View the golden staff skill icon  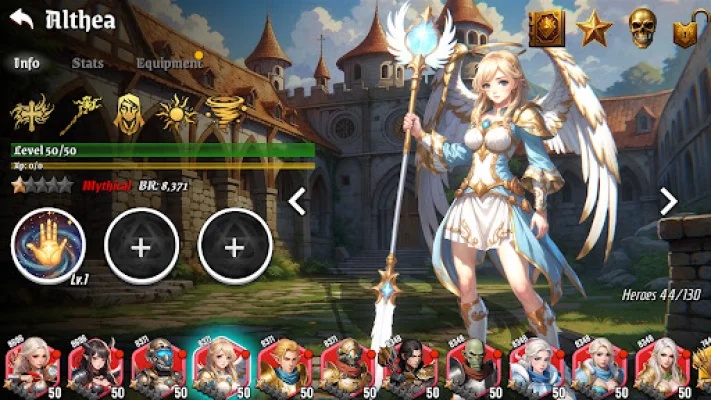tap(79, 114)
